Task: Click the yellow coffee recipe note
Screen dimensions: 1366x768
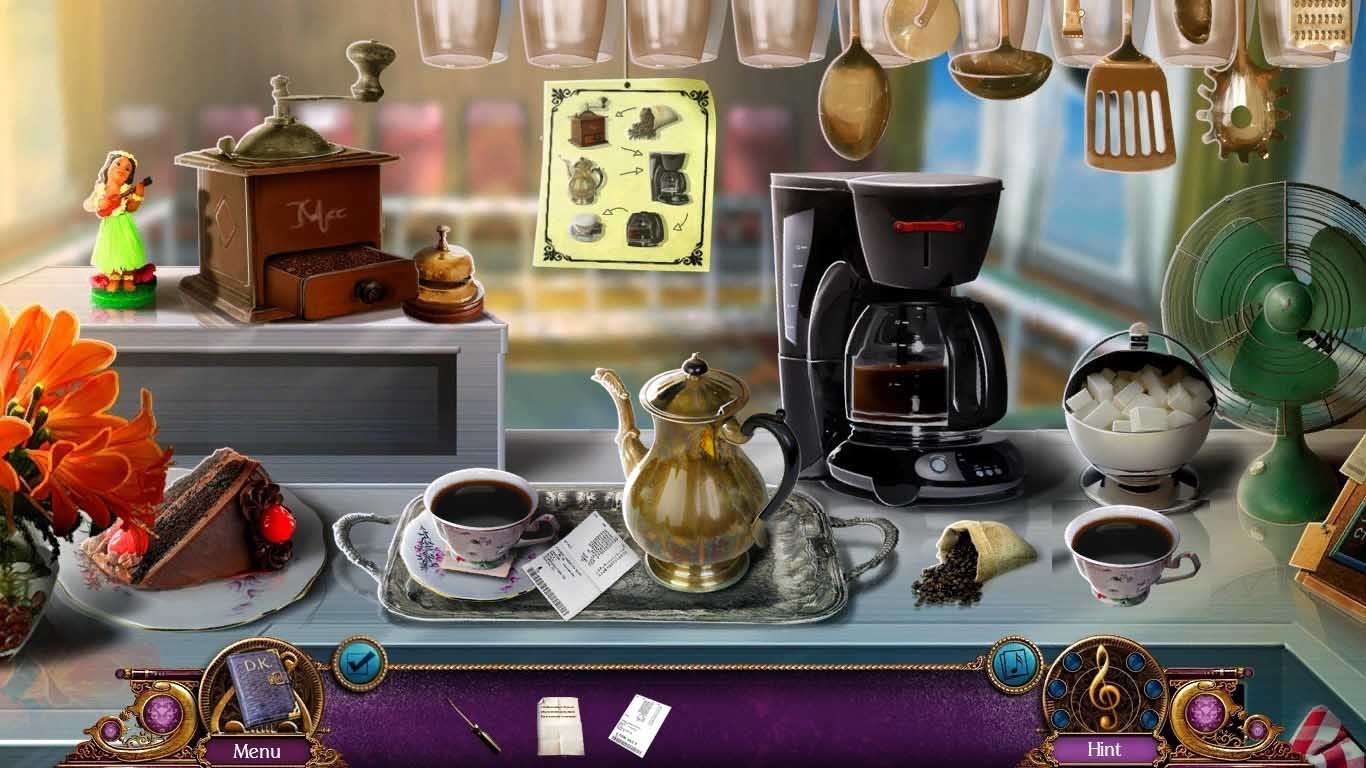Action: (620, 170)
